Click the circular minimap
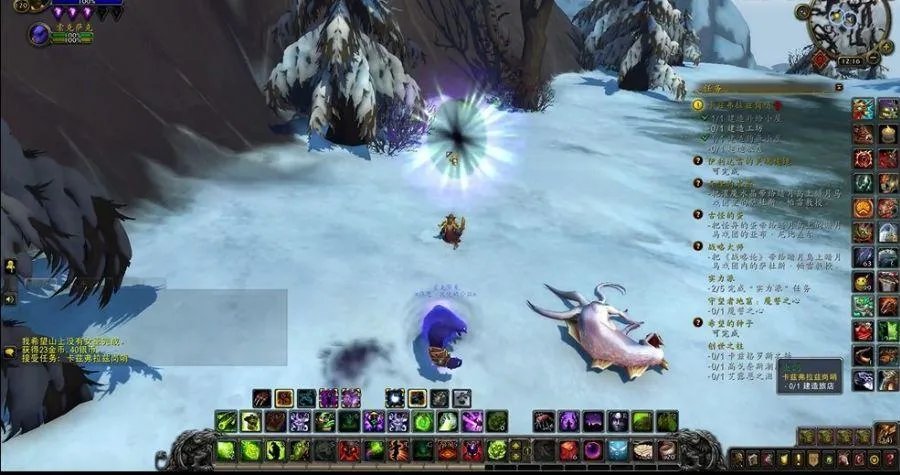 pyautogui.click(x=848, y=27)
